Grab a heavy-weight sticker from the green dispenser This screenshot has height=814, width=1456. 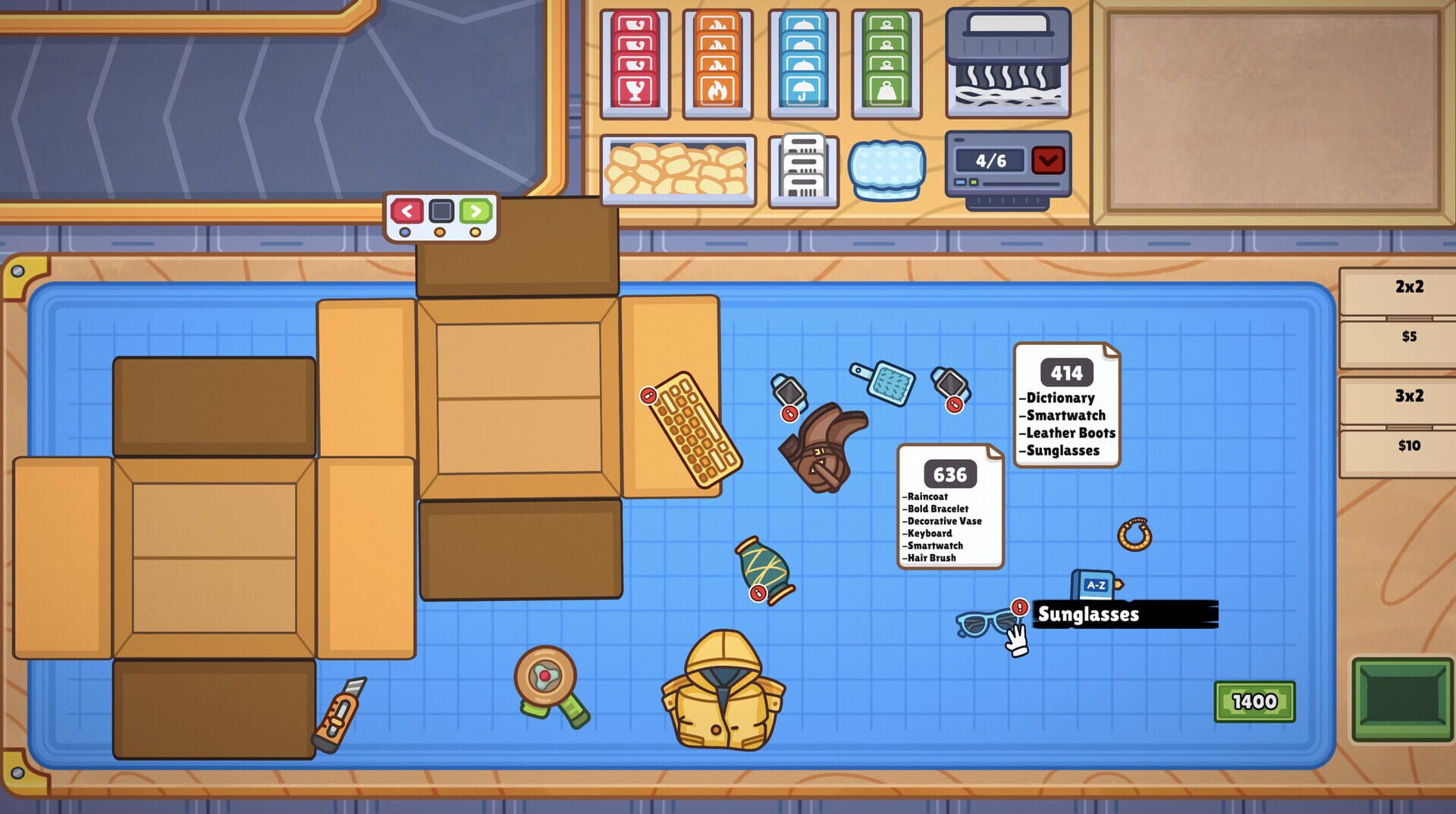[x=887, y=61]
